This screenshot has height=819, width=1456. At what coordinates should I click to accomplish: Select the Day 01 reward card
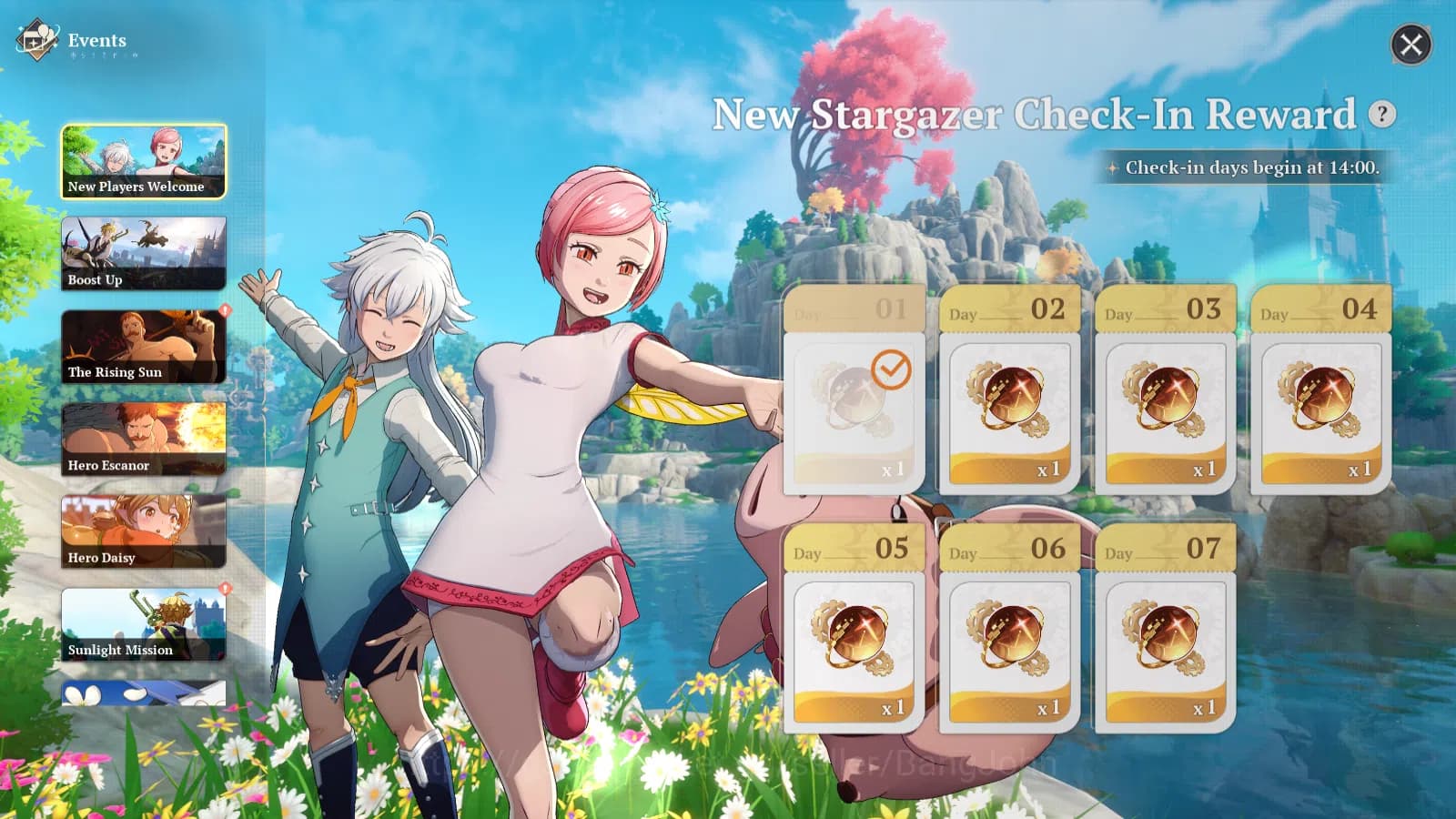click(853, 391)
